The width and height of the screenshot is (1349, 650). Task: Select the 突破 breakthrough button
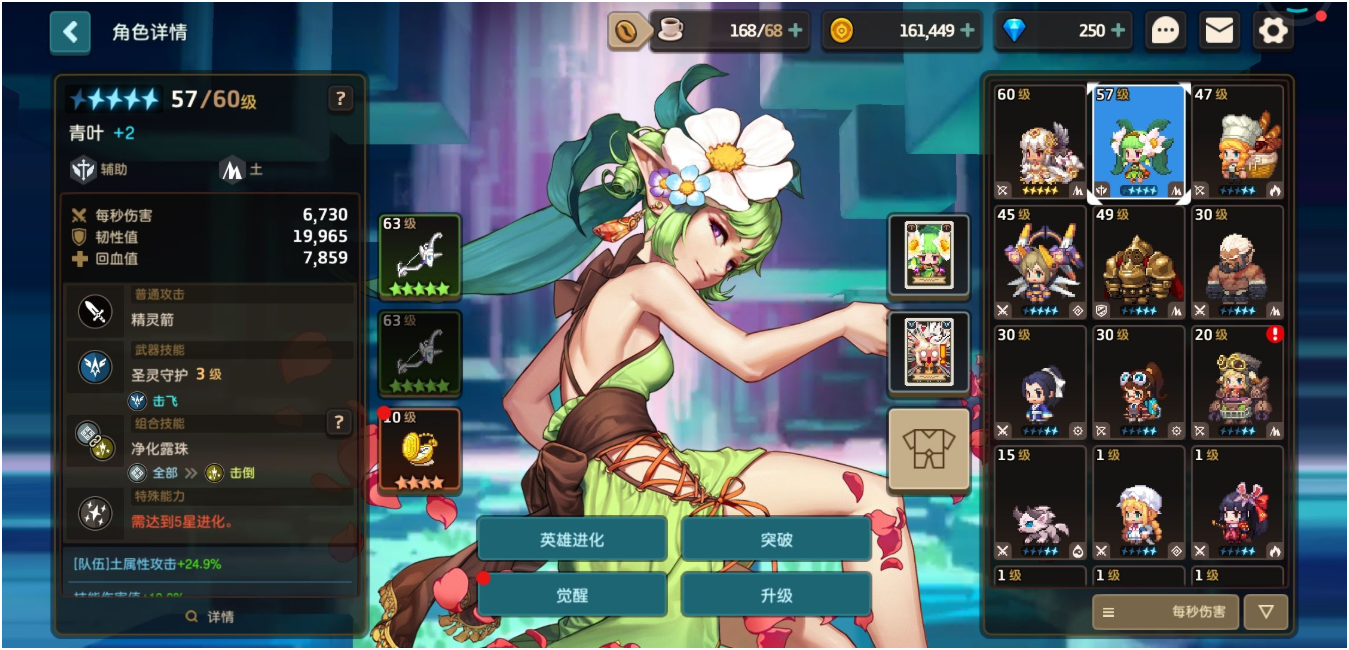[776, 540]
